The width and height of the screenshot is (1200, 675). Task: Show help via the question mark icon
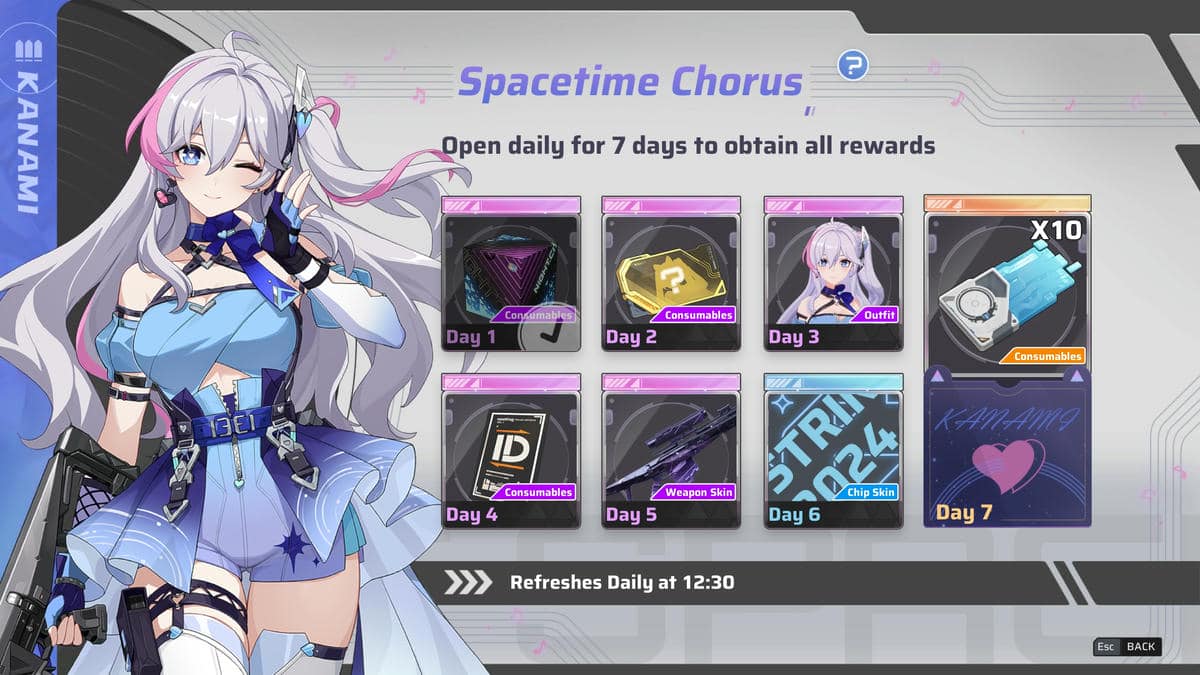point(852,66)
